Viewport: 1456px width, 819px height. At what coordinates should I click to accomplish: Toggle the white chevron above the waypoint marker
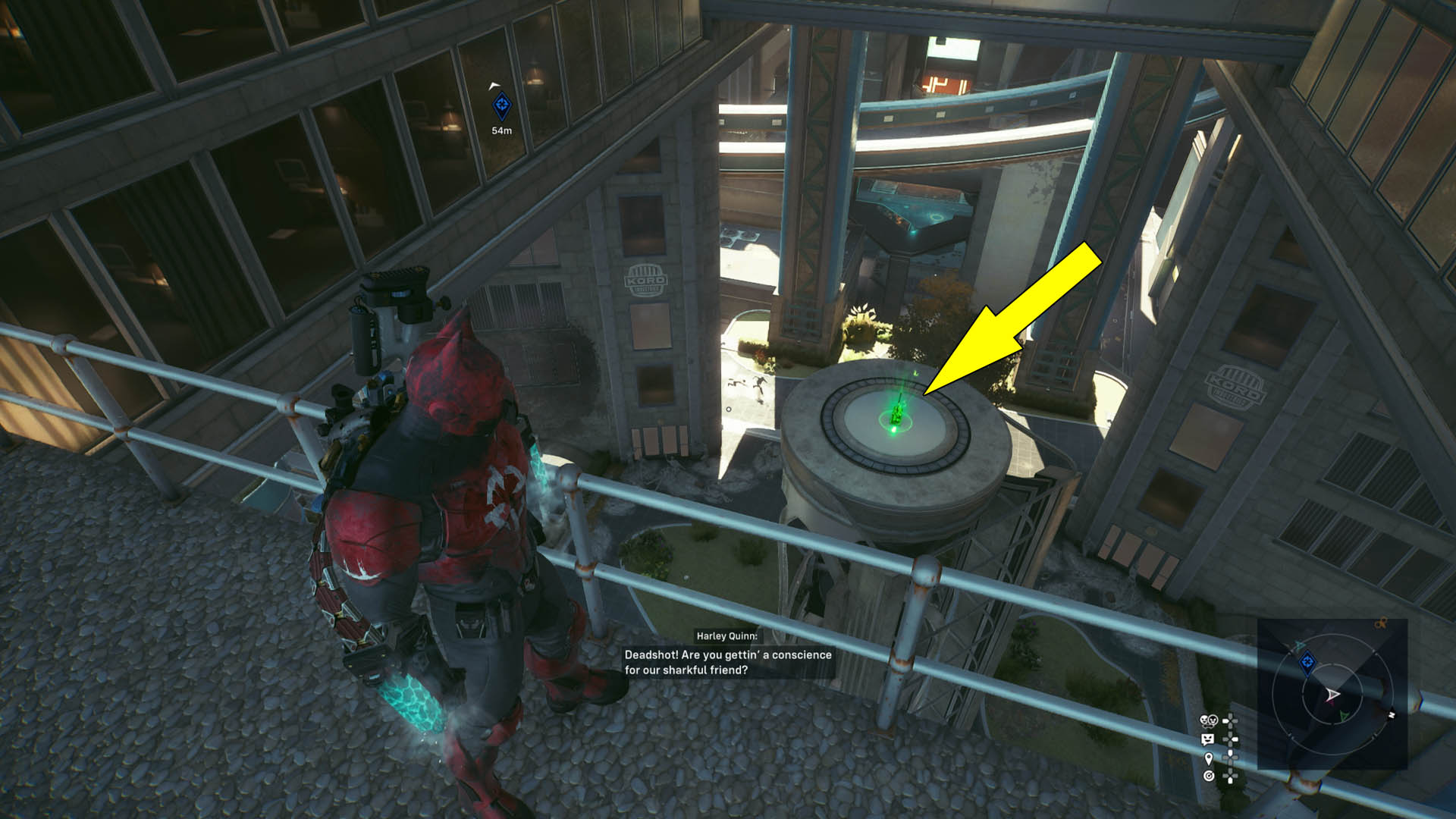coord(494,85)
